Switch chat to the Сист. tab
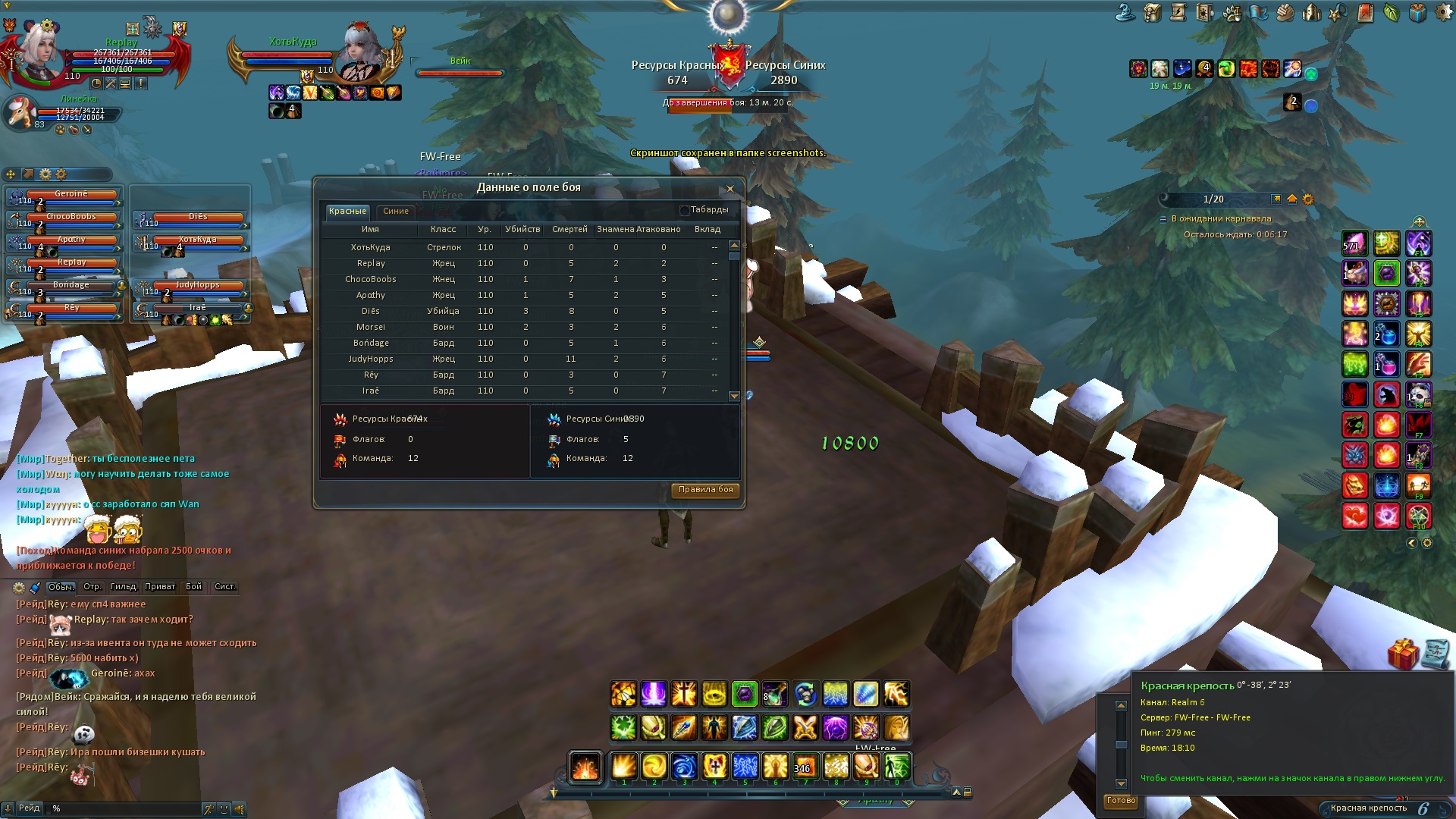Screen dimensions: 1456x819 point(224,587)
